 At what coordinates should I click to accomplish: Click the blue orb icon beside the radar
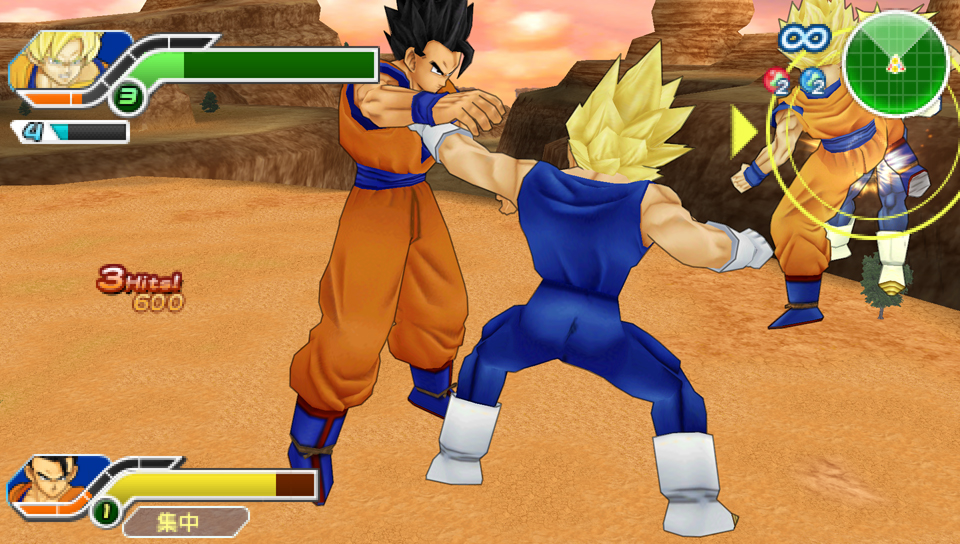tap(814, 82)
